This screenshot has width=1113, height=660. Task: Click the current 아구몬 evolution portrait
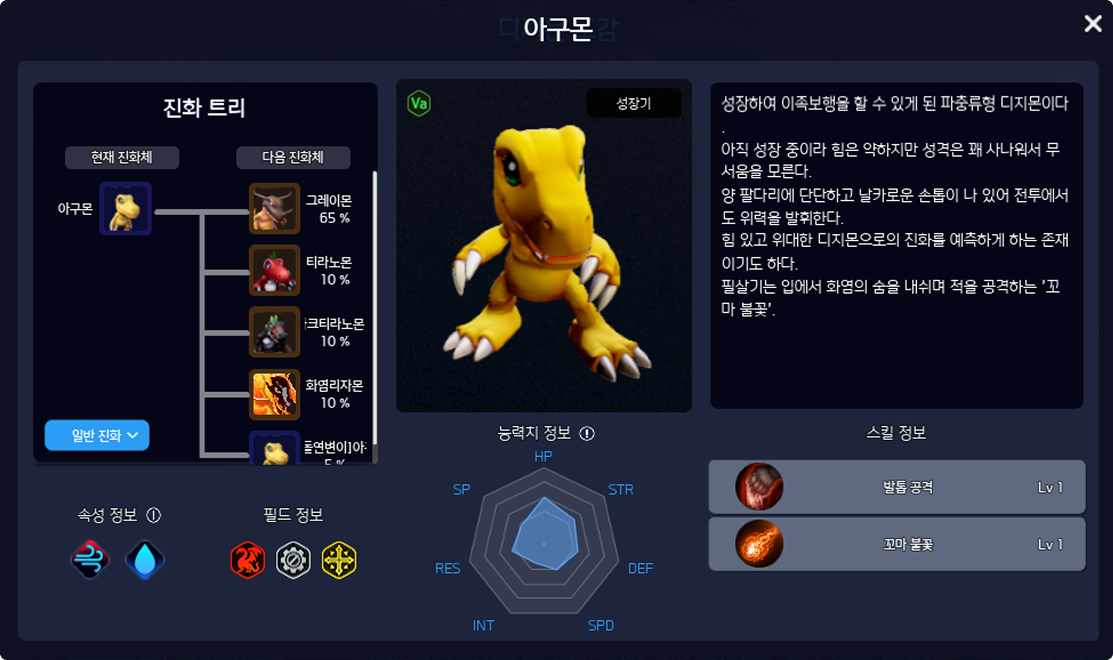click(125, 208)
